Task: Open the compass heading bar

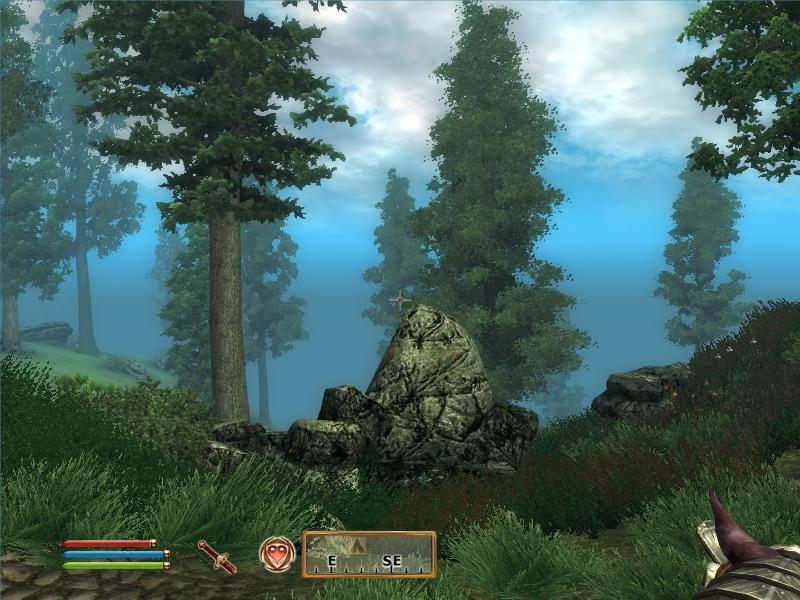Action: point(369,555)
